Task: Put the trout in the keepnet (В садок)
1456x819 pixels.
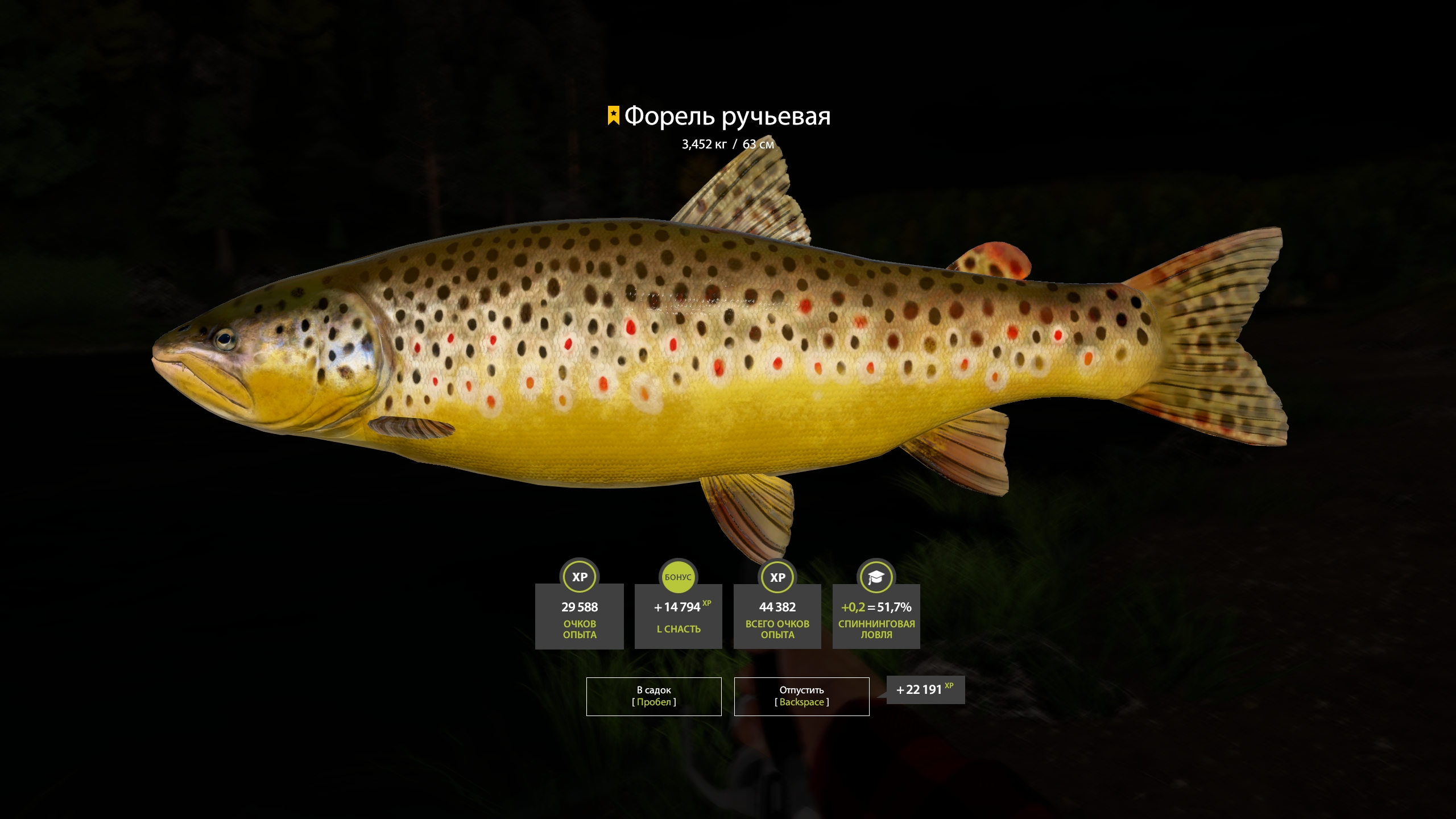Action: coord(653,696)
